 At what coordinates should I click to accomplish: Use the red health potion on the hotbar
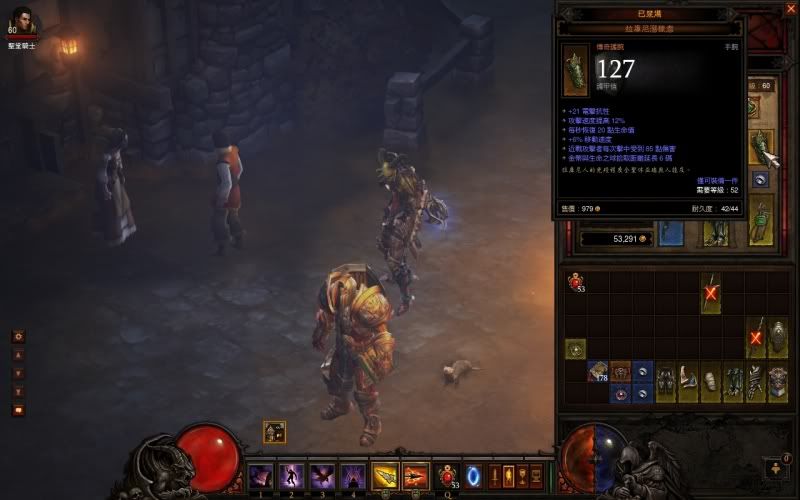click(x=448, y=475)
